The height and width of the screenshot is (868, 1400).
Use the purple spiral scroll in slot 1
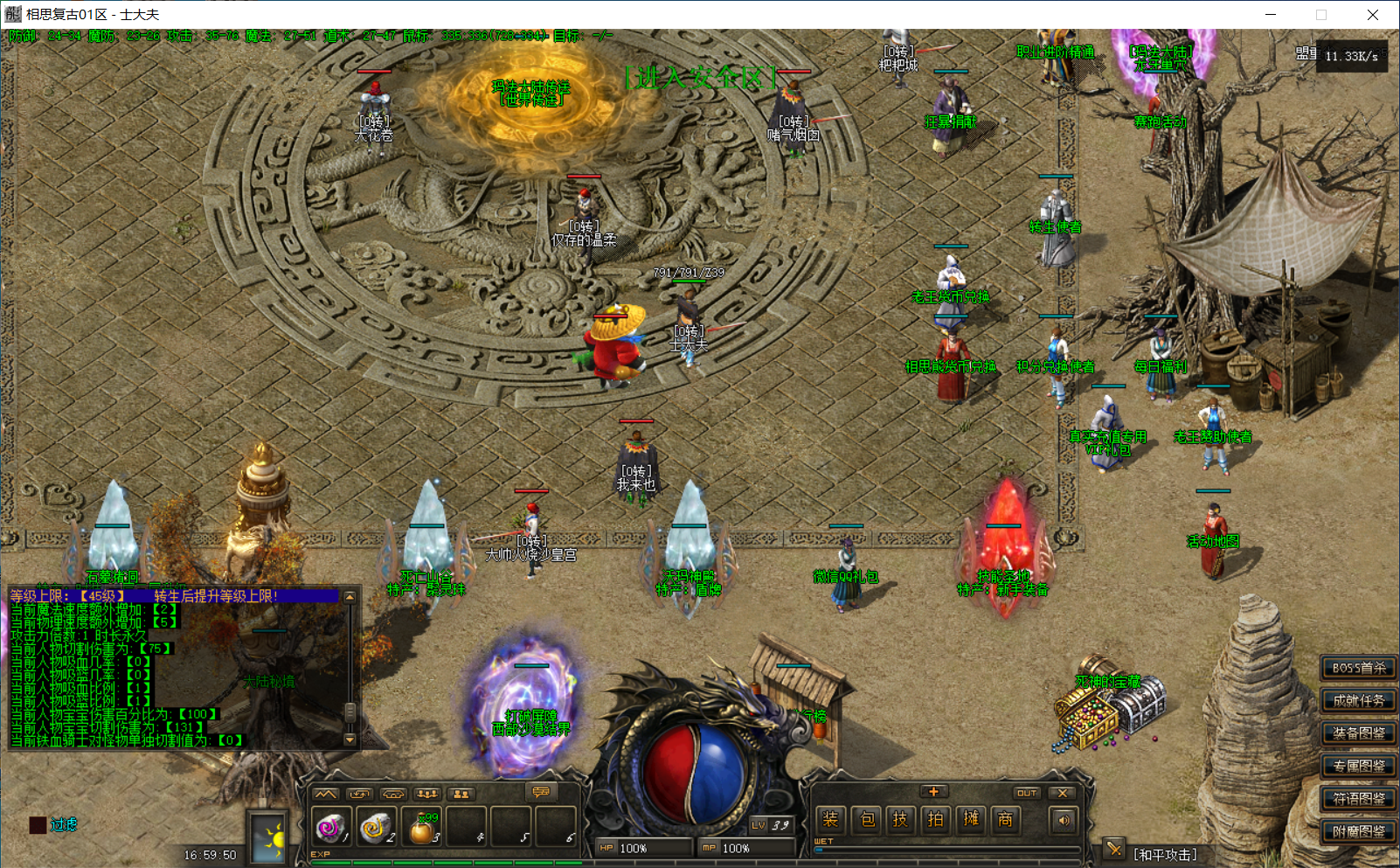point(332,827)
